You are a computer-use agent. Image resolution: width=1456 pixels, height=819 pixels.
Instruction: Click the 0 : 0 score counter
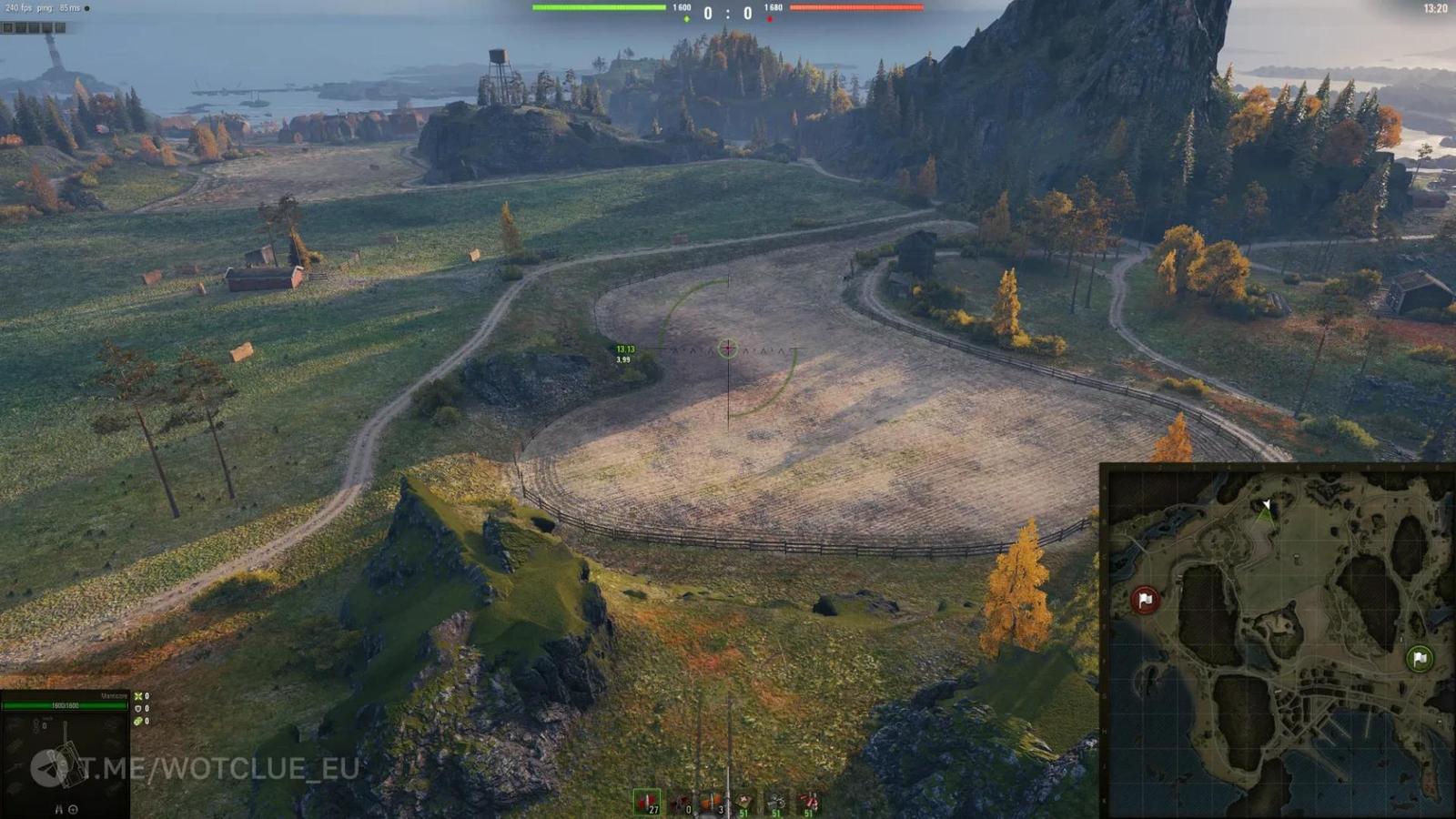[x=727, y=15]
